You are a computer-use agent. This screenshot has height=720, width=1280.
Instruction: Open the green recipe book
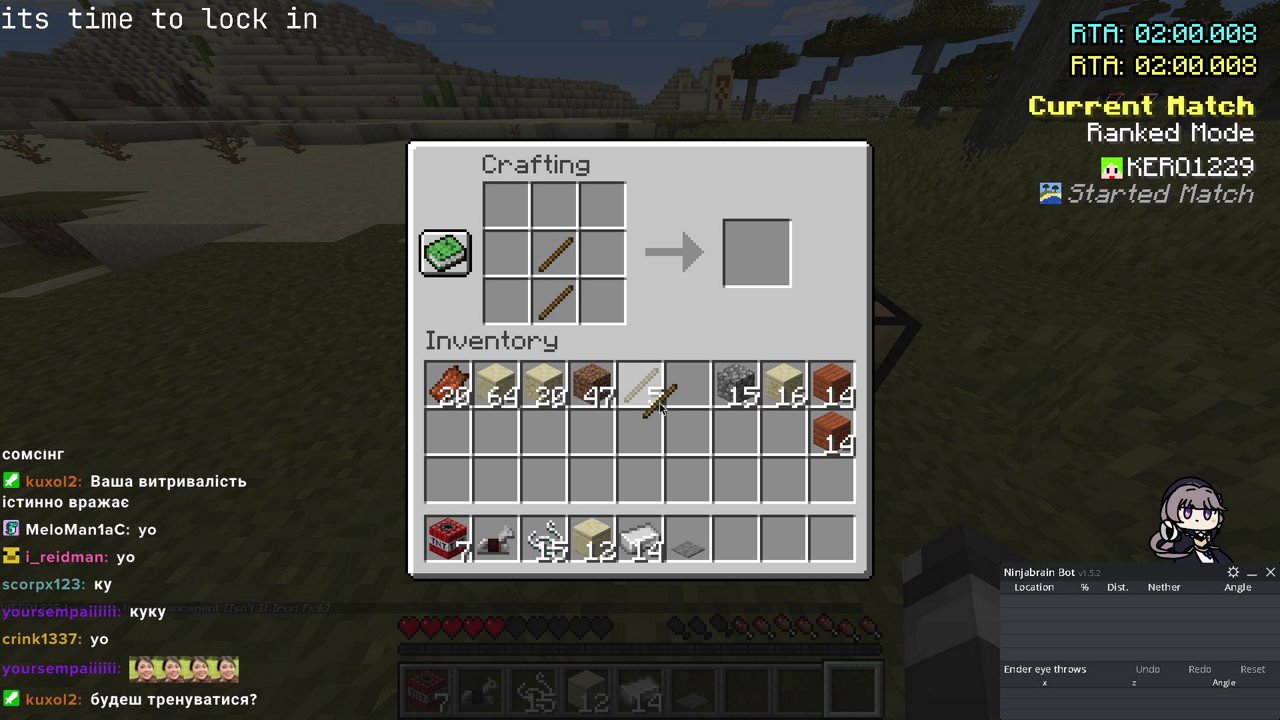[444, 252]
